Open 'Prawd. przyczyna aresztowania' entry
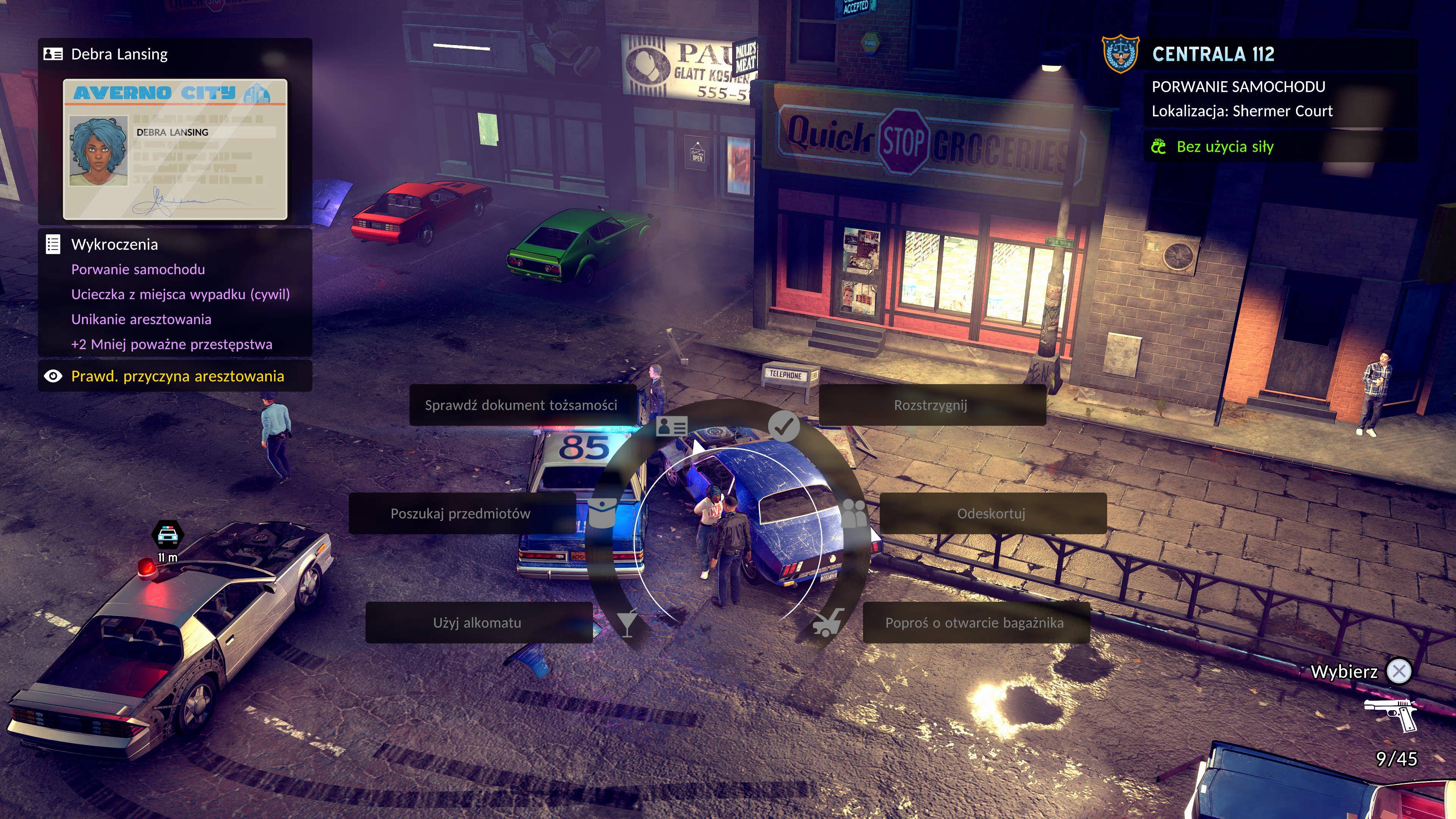Image resolution: width=1456 pixels, height=819 pixels. coord(177,377)
